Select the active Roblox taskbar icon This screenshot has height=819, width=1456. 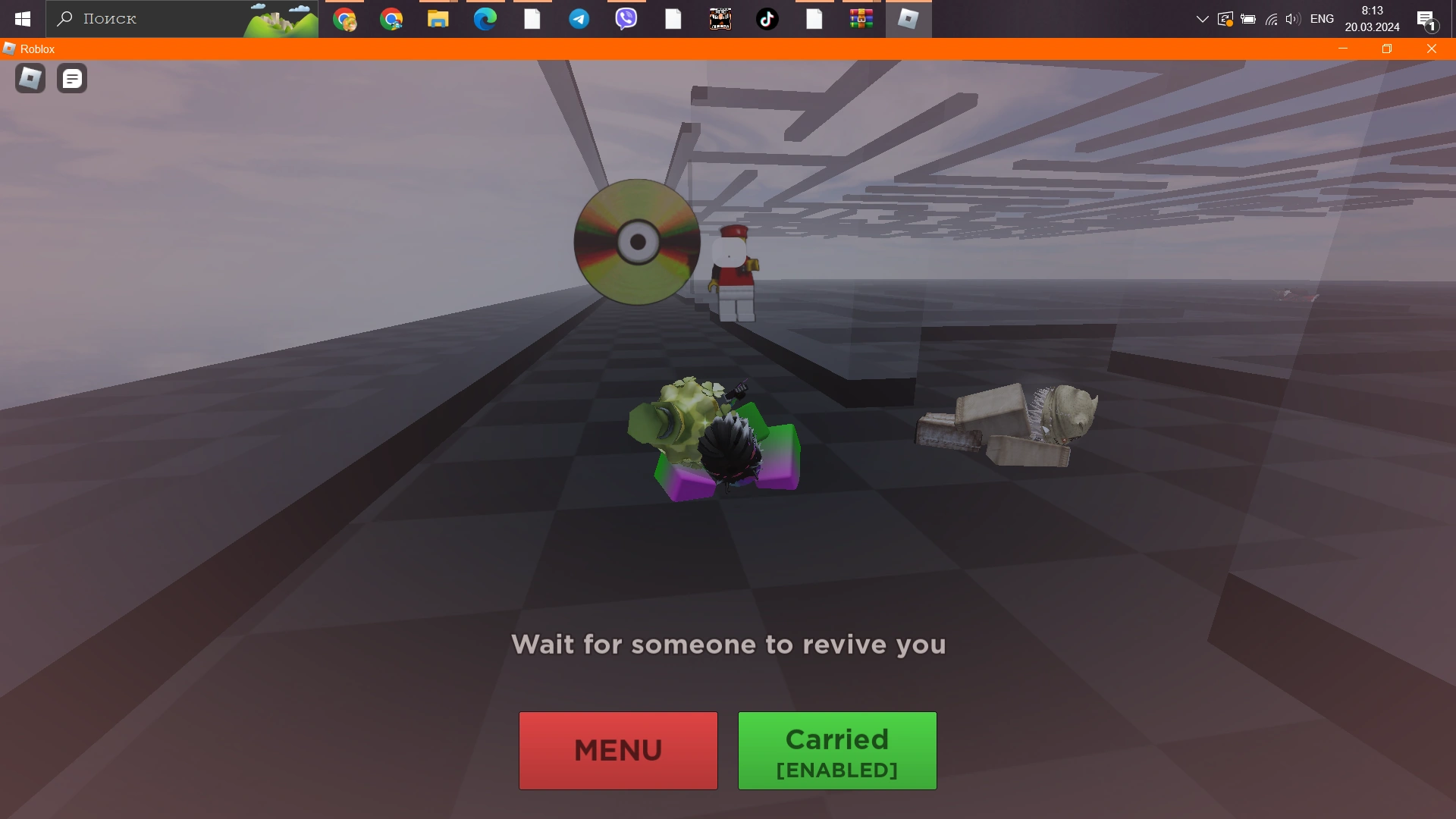908,19
